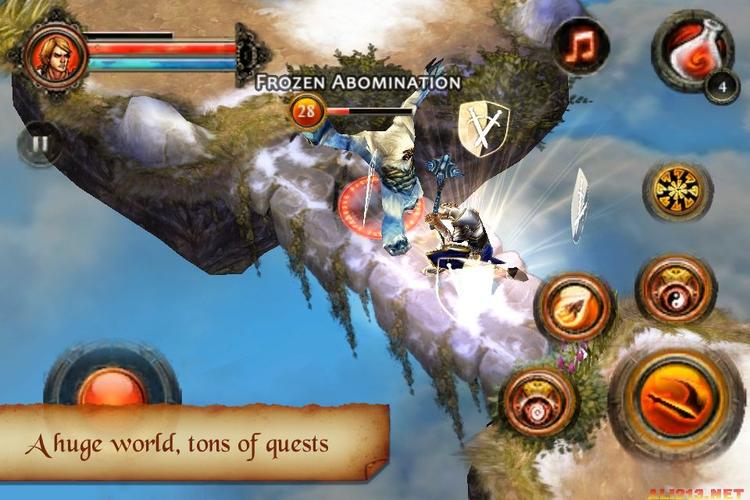The height and width of the screenshot is (500, 750).
Task: Cast the flaming arrow skill
Action: [x=575, y=307]
